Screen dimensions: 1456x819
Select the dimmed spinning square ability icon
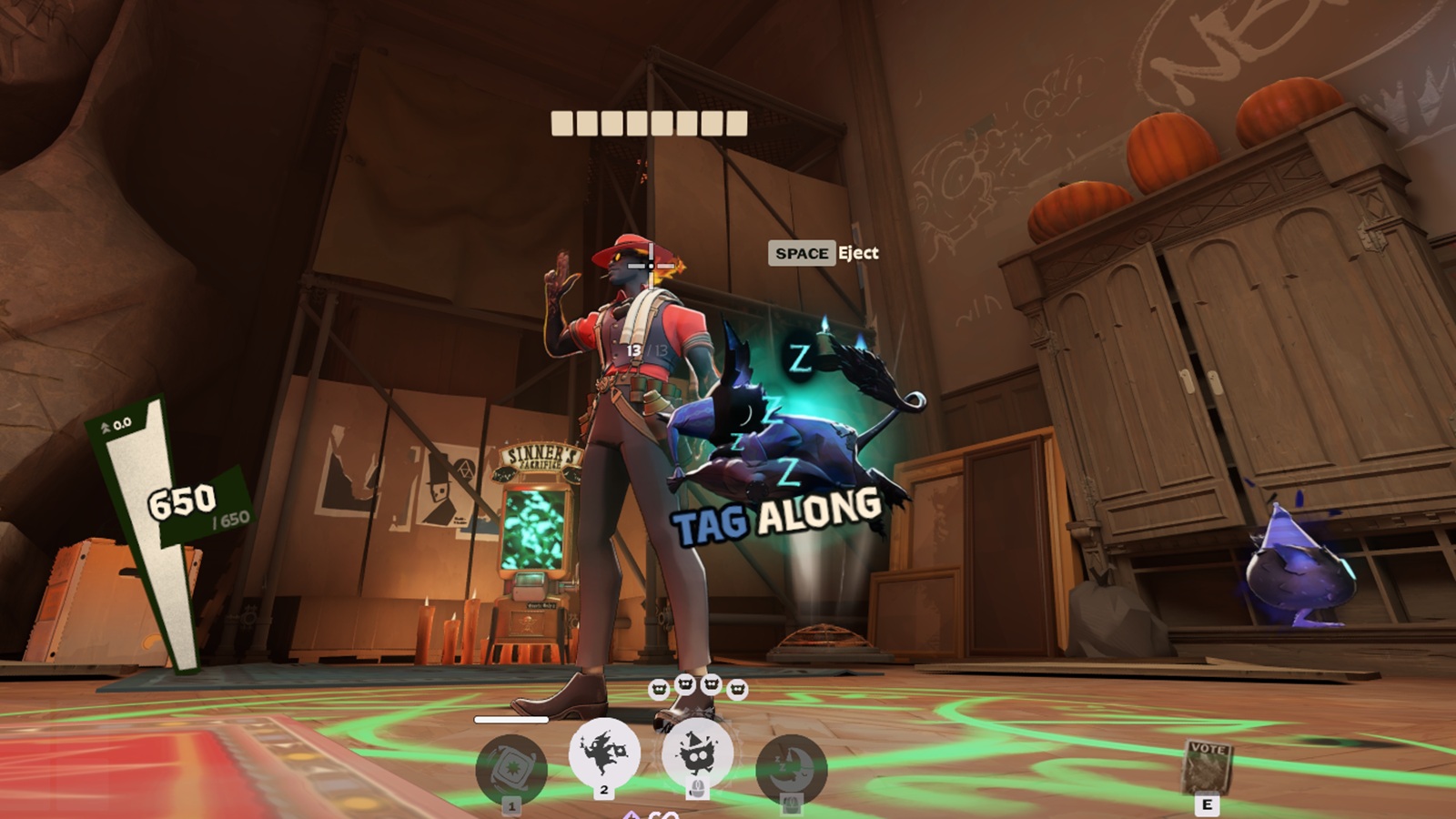pyautogui.click(x=511, y=769)
